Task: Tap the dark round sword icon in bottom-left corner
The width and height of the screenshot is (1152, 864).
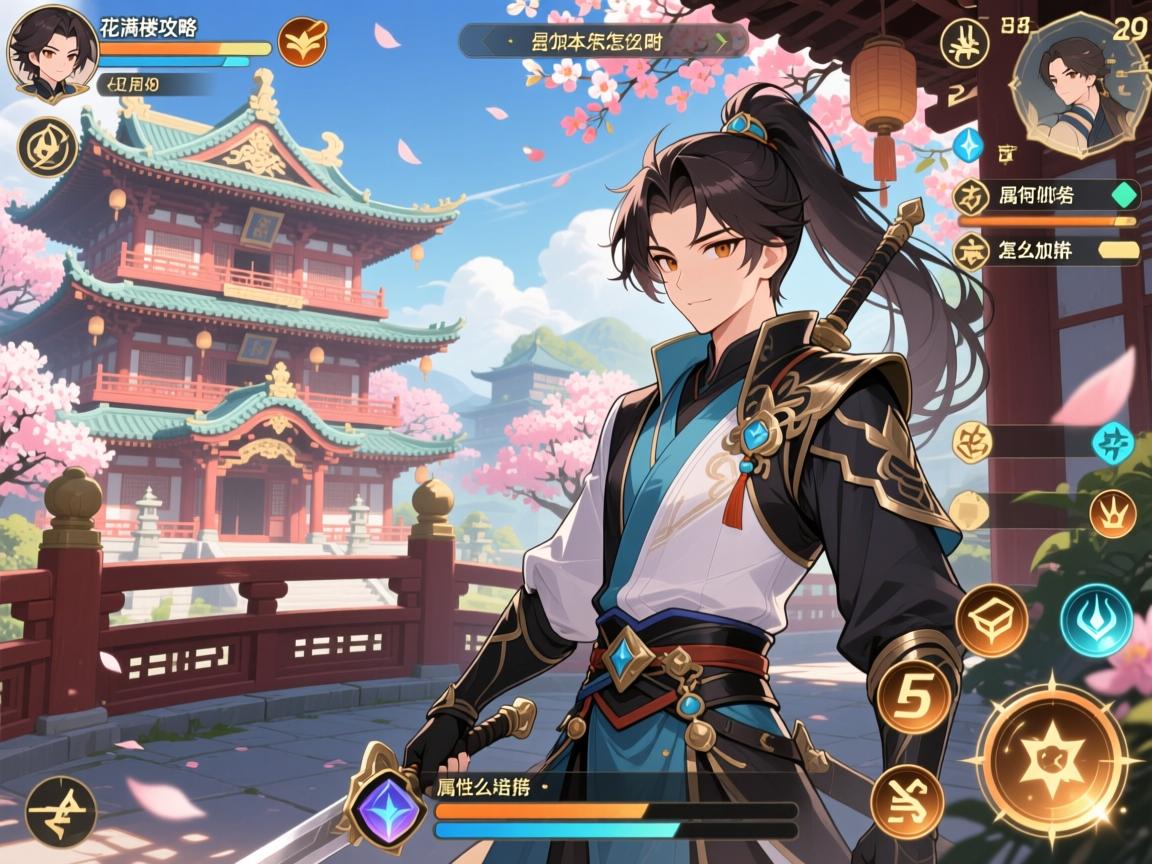Action: coord(60,811)
